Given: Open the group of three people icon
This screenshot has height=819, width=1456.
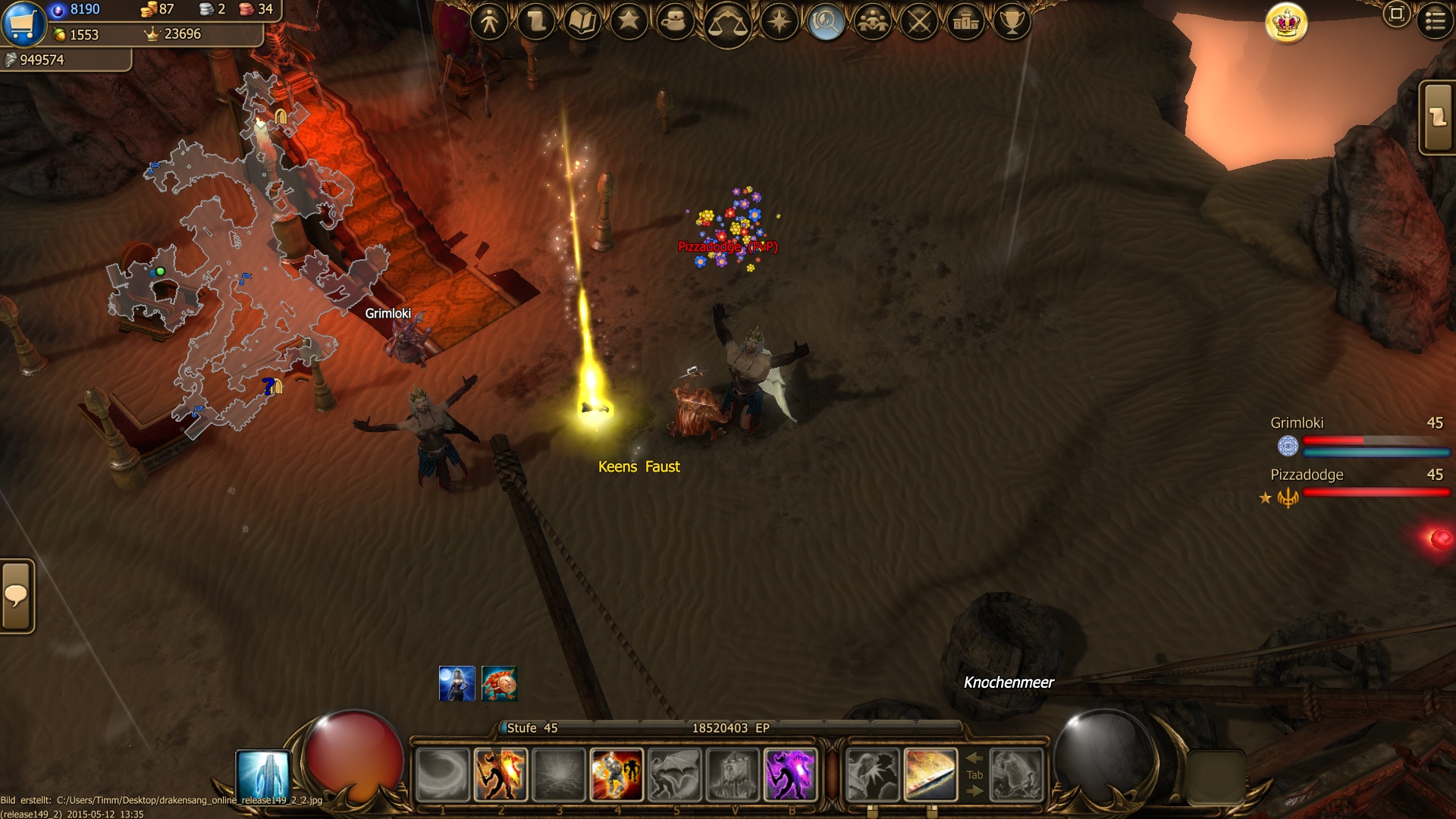Looking at the screenshot, I should 873,21.
